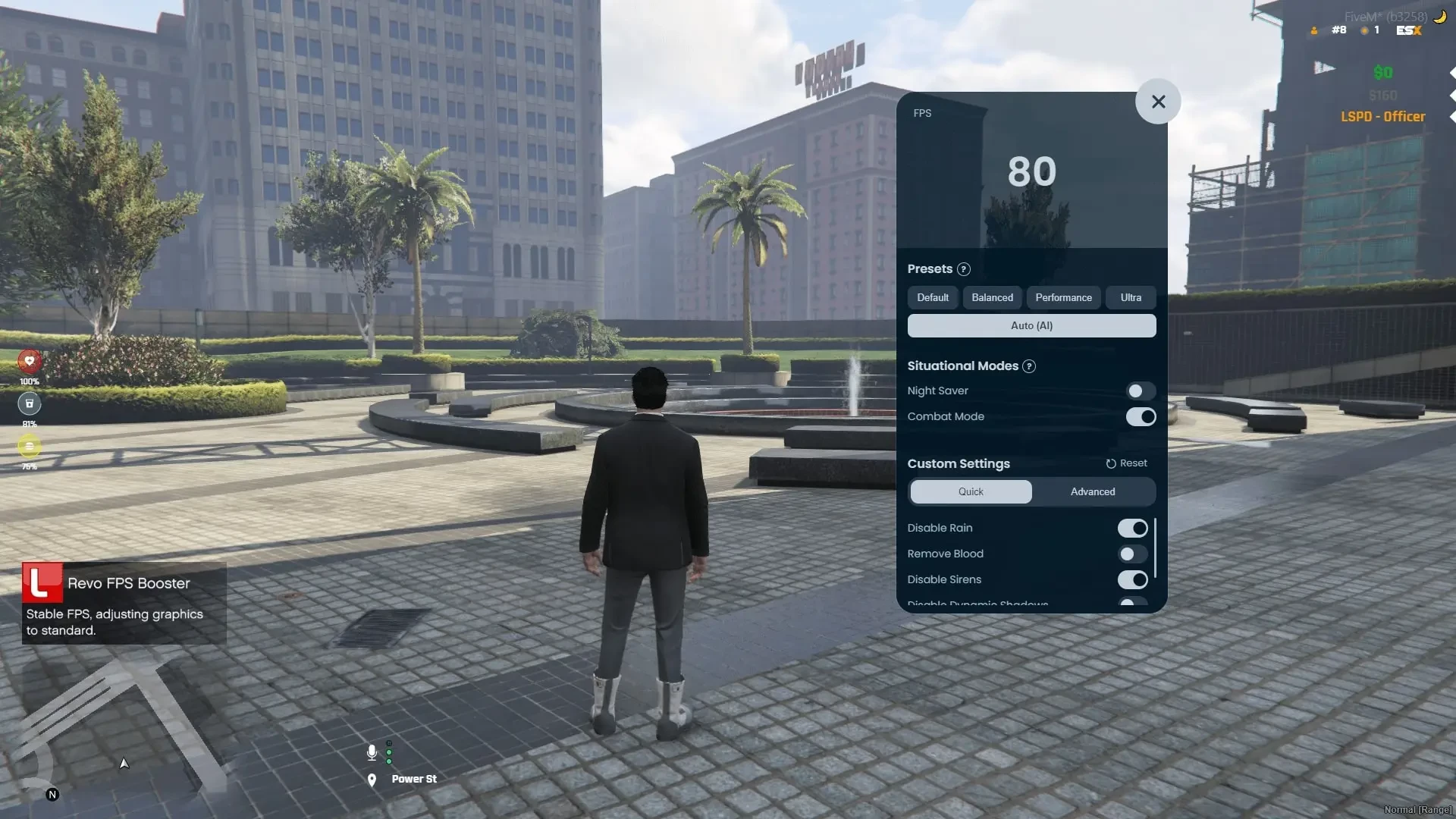Click the ESX logo in the top-right HUD
This screenshot has height=819, width=1456.
pos(1407,31)
